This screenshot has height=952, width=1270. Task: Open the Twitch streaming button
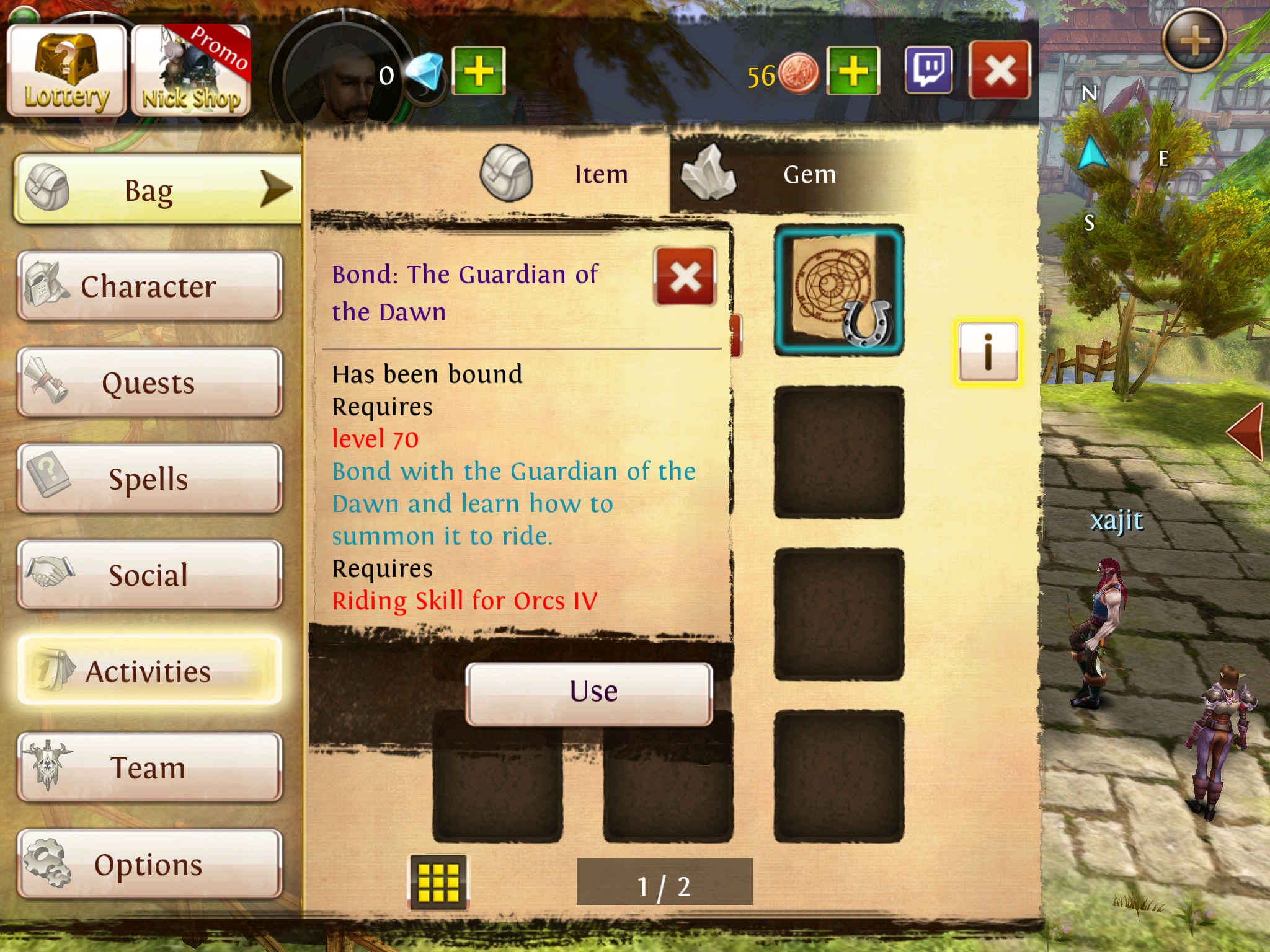click(x=928, y=70)
